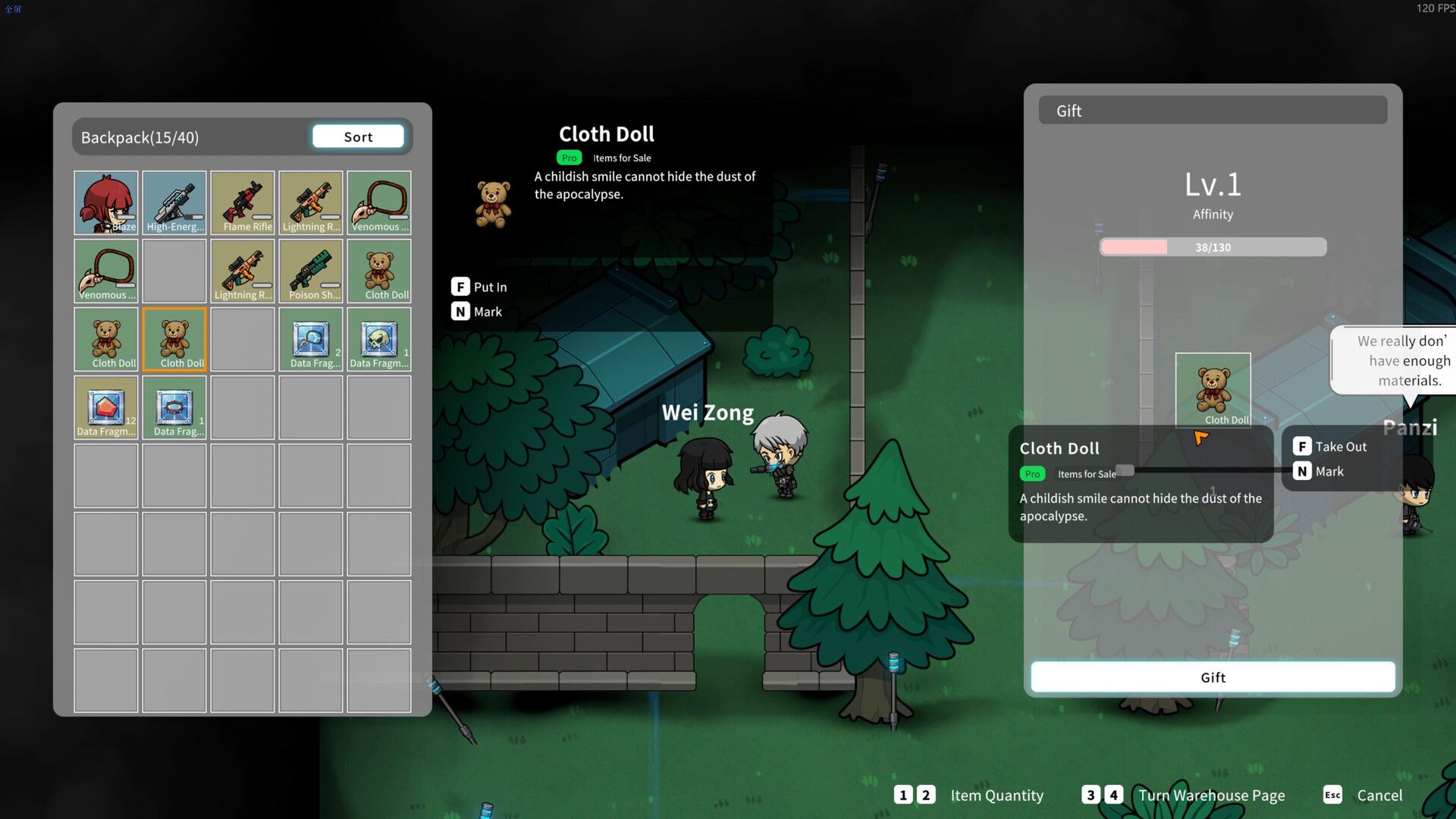The width and height of the screenshot is (1456, 819).
Task: Select the Cloth Doll in the Gift panel
Action: pos(1213,390)
